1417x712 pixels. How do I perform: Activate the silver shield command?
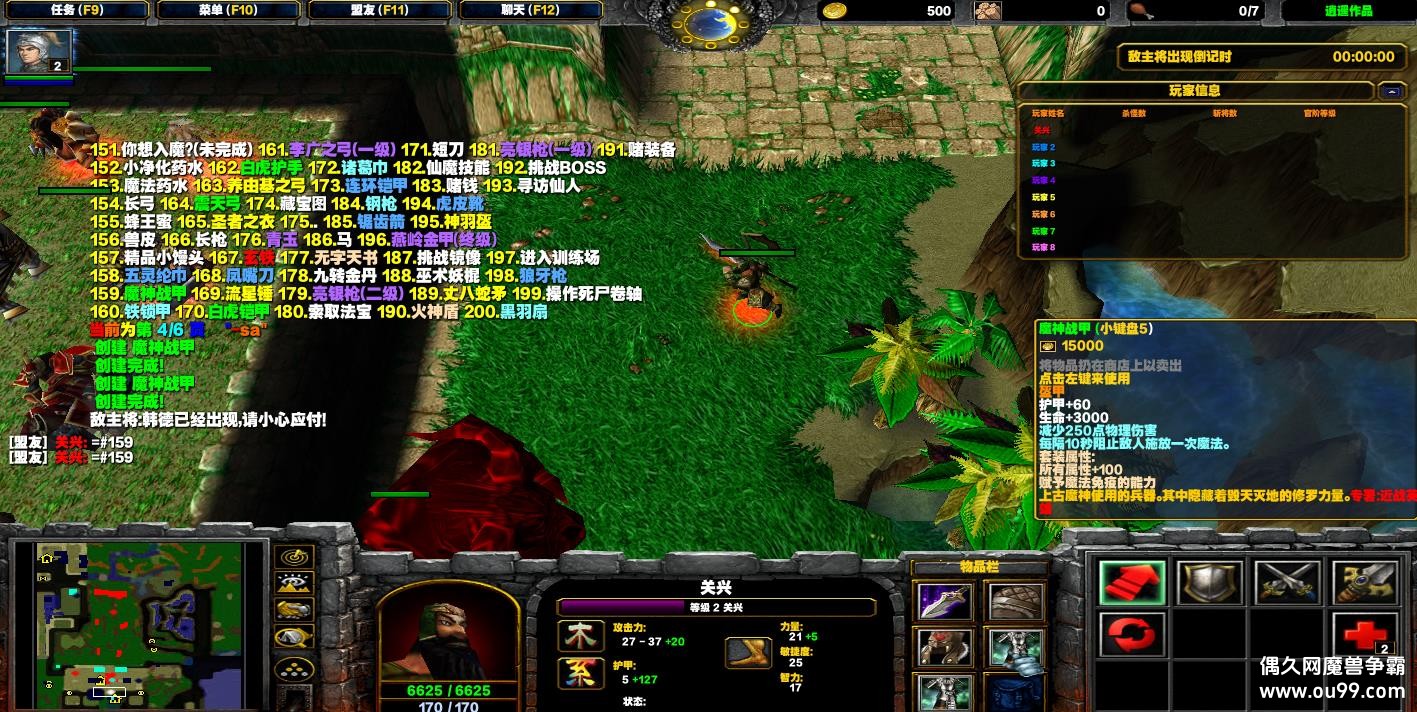1209,583
